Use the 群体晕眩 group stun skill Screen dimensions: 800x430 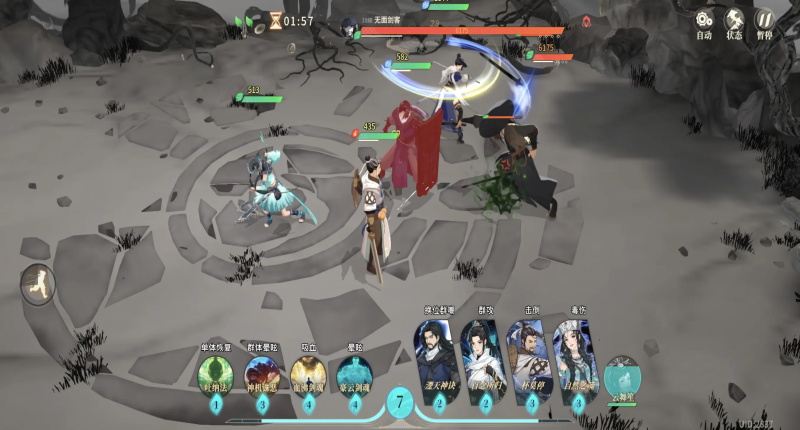point(263,375)
